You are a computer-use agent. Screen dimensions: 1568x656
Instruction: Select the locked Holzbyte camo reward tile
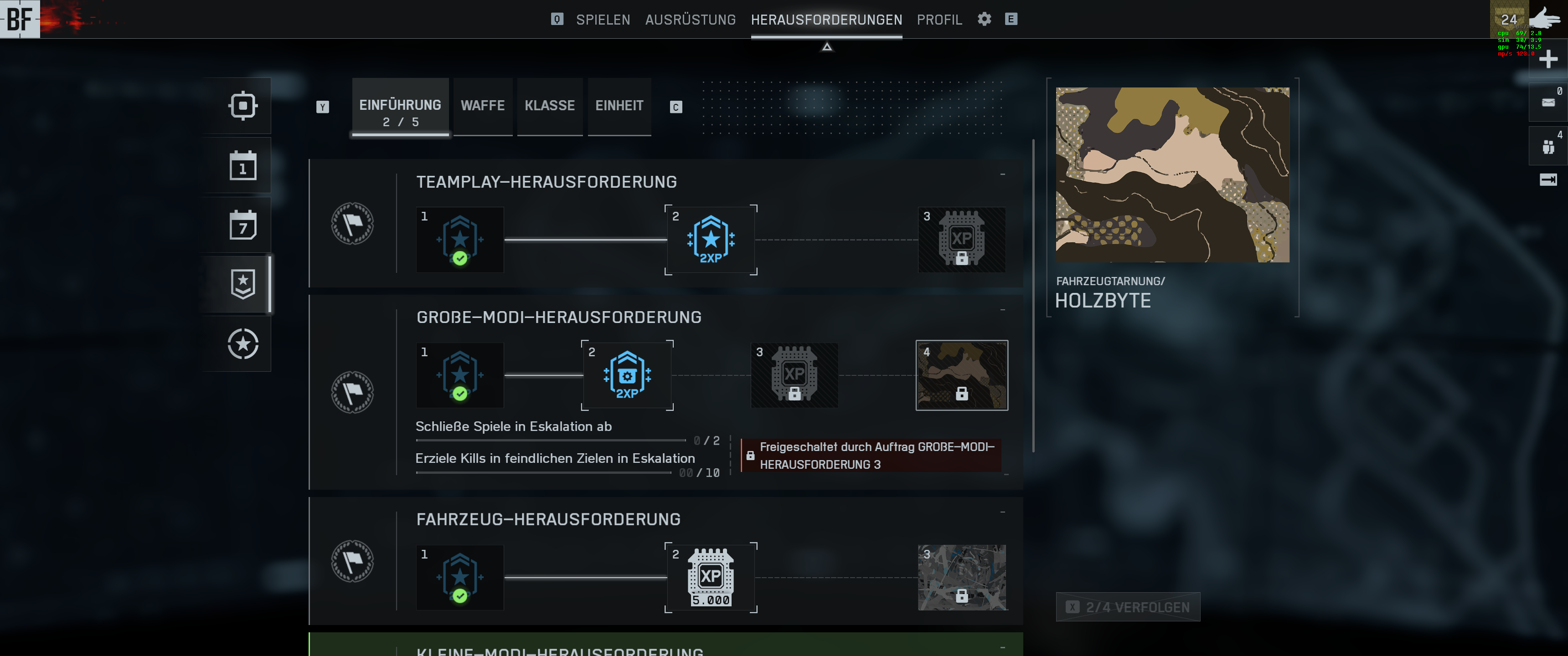961,375
